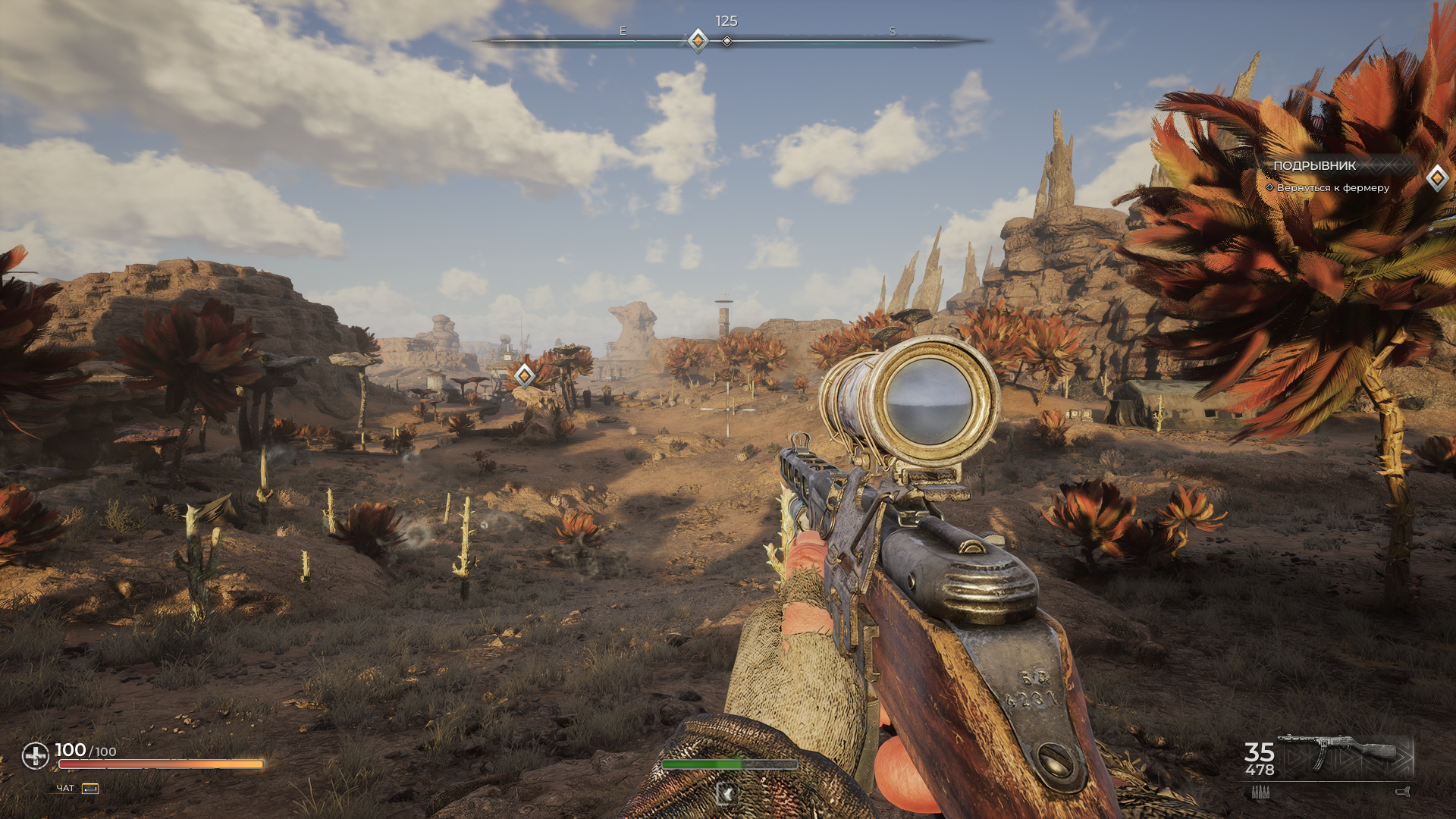Click the small white diamond compass marker
Image resolution: width=1456 pixels, height=819 pixels.
[727, 41]
